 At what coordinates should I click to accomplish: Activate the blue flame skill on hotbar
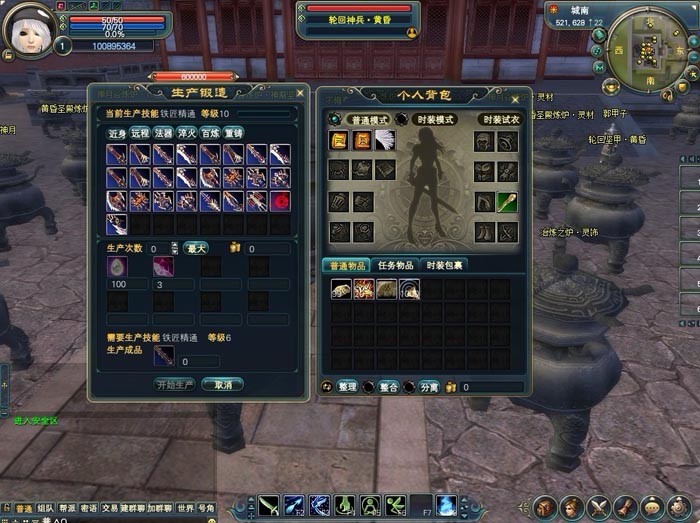pyautogui.click(x=445, y=504)
